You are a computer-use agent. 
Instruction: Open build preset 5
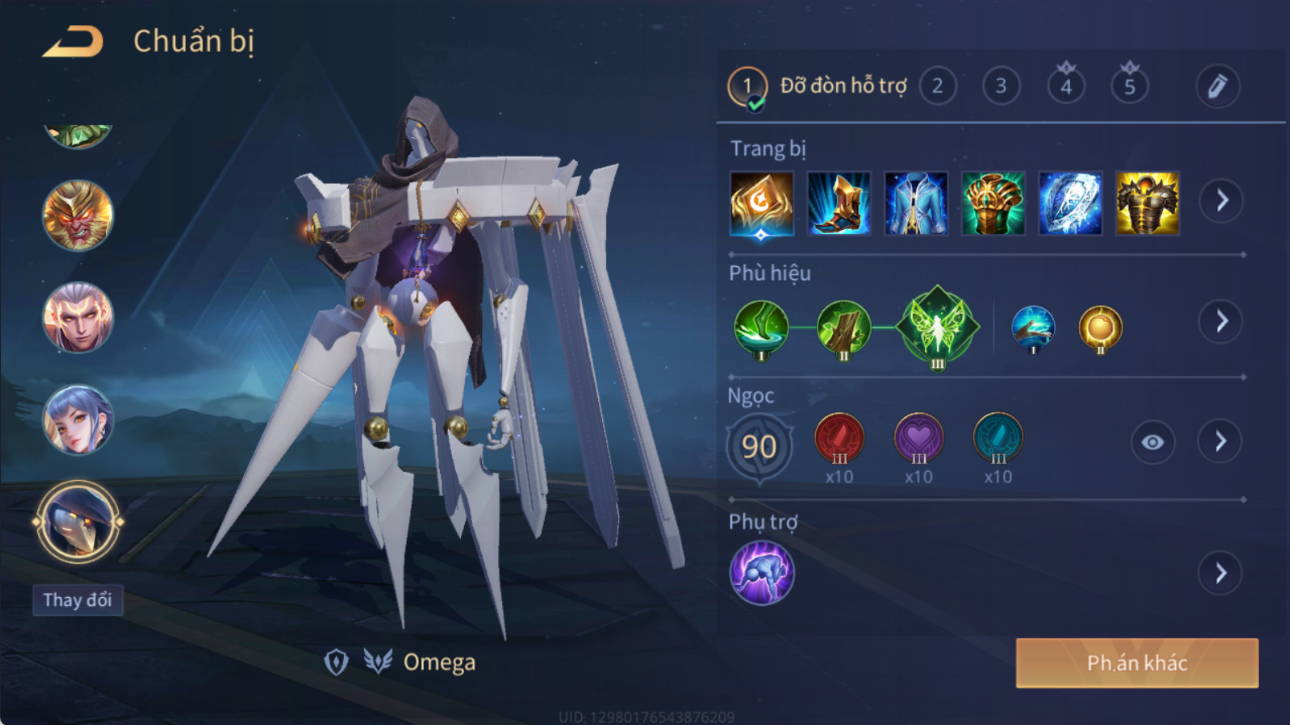point(1130,87)
